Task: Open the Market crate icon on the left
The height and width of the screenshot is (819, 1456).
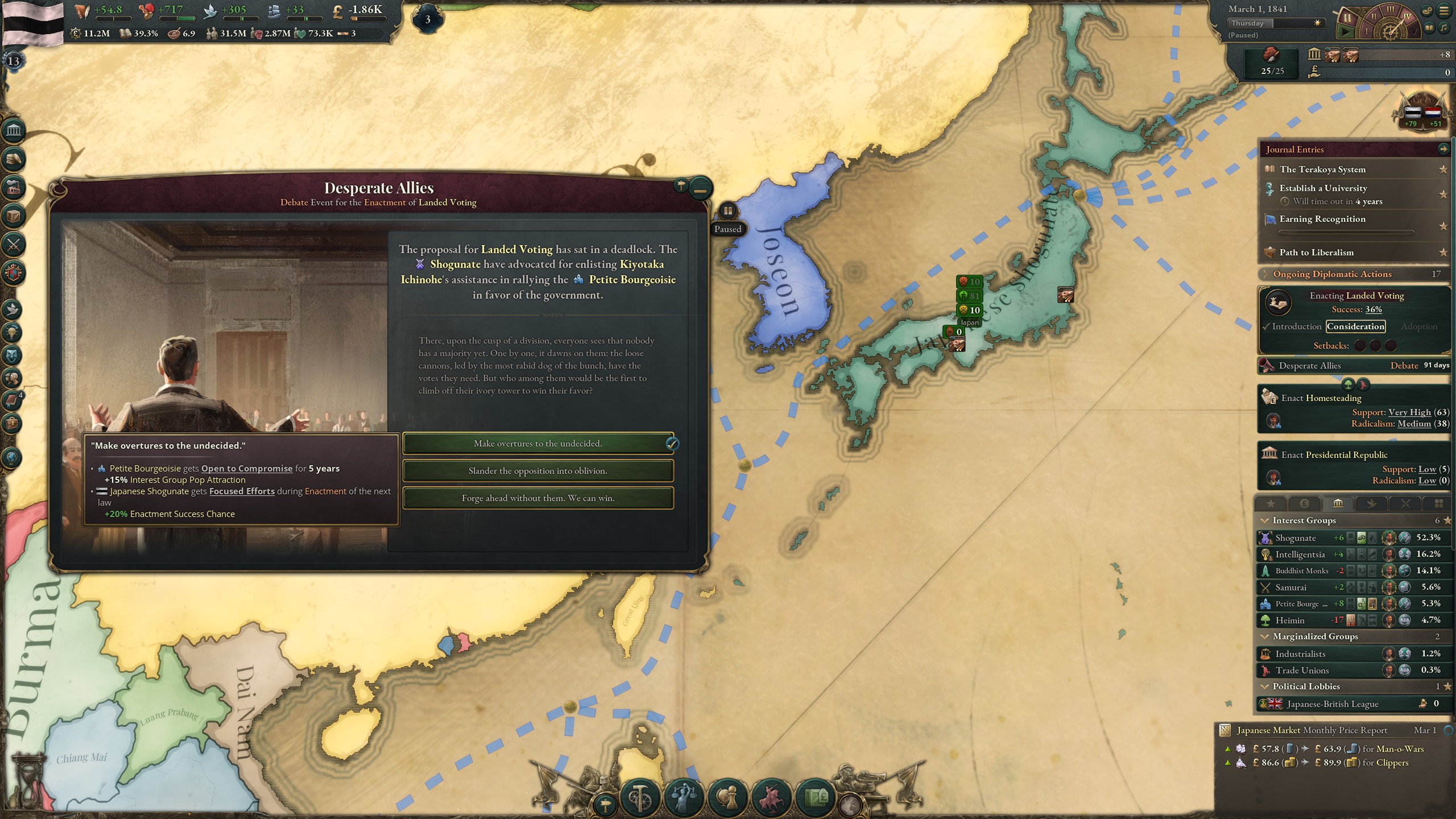Action: [14, 215]
